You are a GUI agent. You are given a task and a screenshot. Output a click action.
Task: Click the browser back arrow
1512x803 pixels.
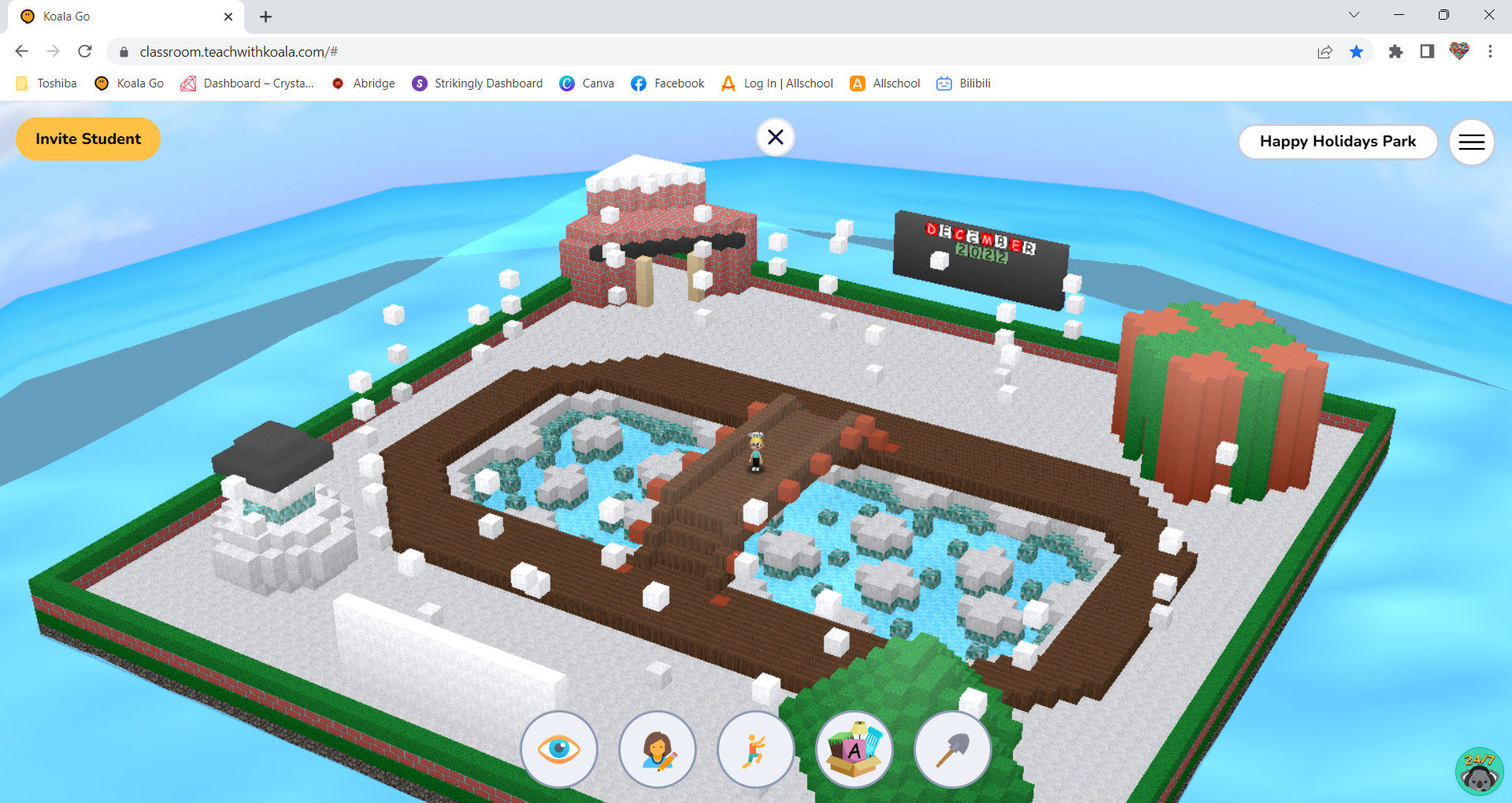click(21, 51)
